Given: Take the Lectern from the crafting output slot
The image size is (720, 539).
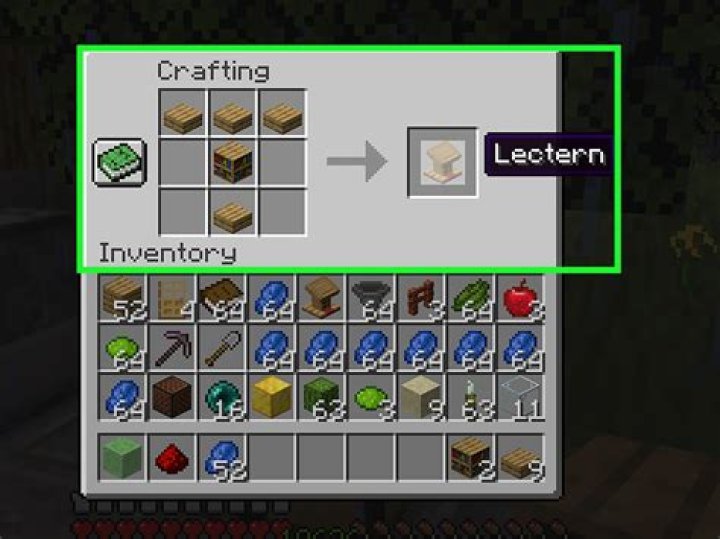Looking at the screenshot, I should pyautogui.click(x=442, y=161).
